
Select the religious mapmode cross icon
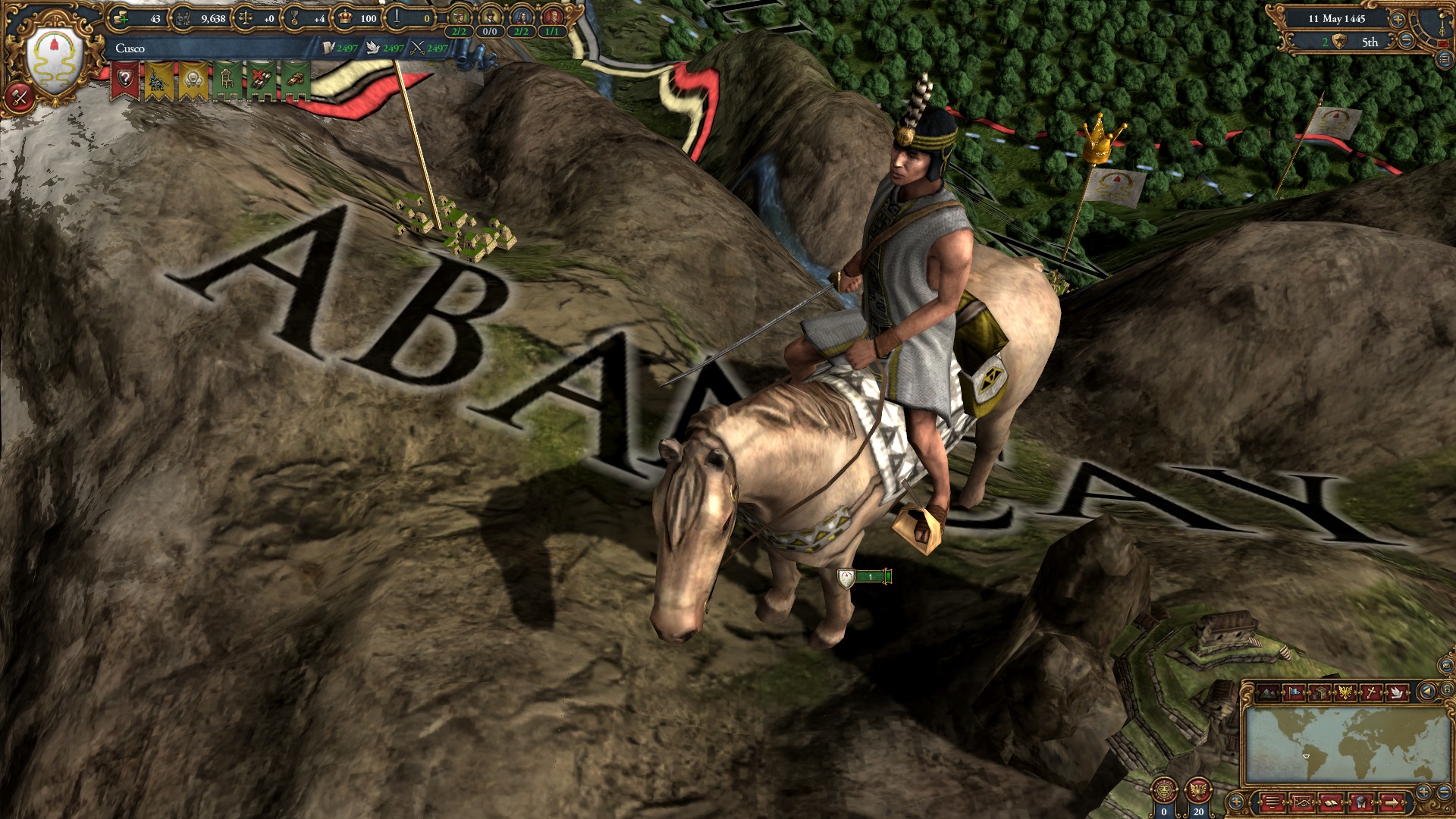tap(1371, 692)
